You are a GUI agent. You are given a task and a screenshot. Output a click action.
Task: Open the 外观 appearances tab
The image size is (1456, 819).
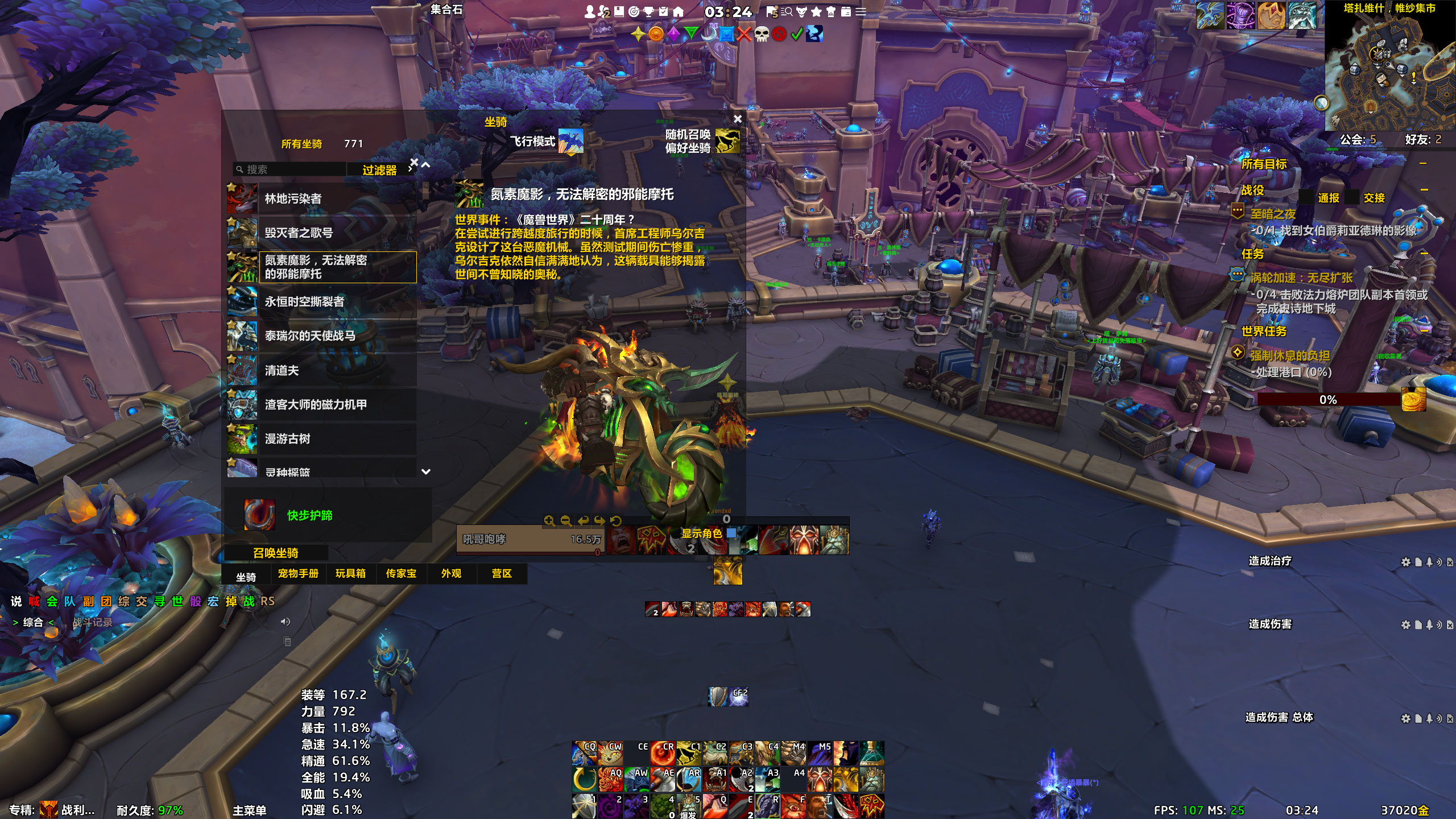click(451, 573)
